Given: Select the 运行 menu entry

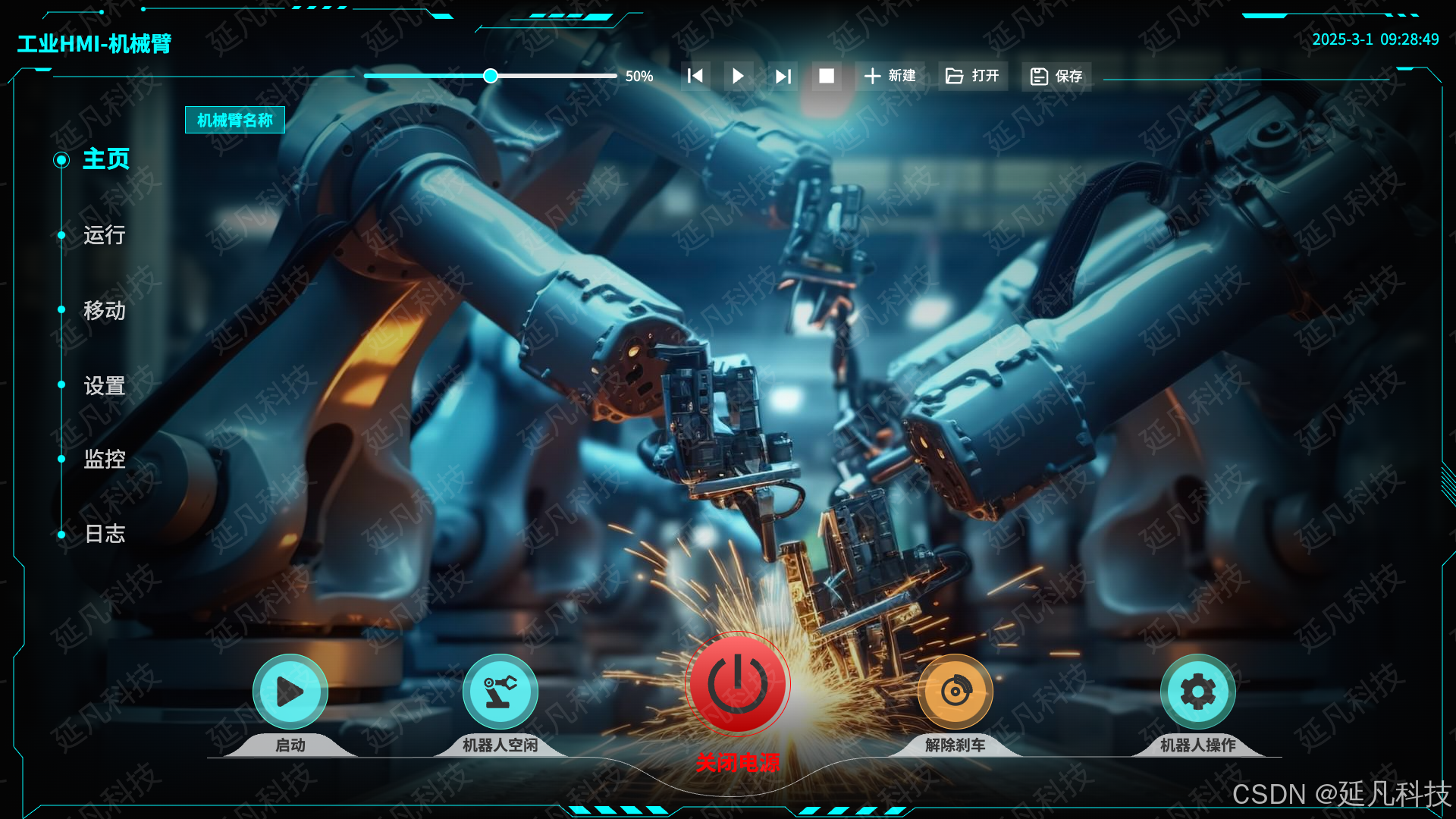Looking at the screenshot, I should coord(104,235).
